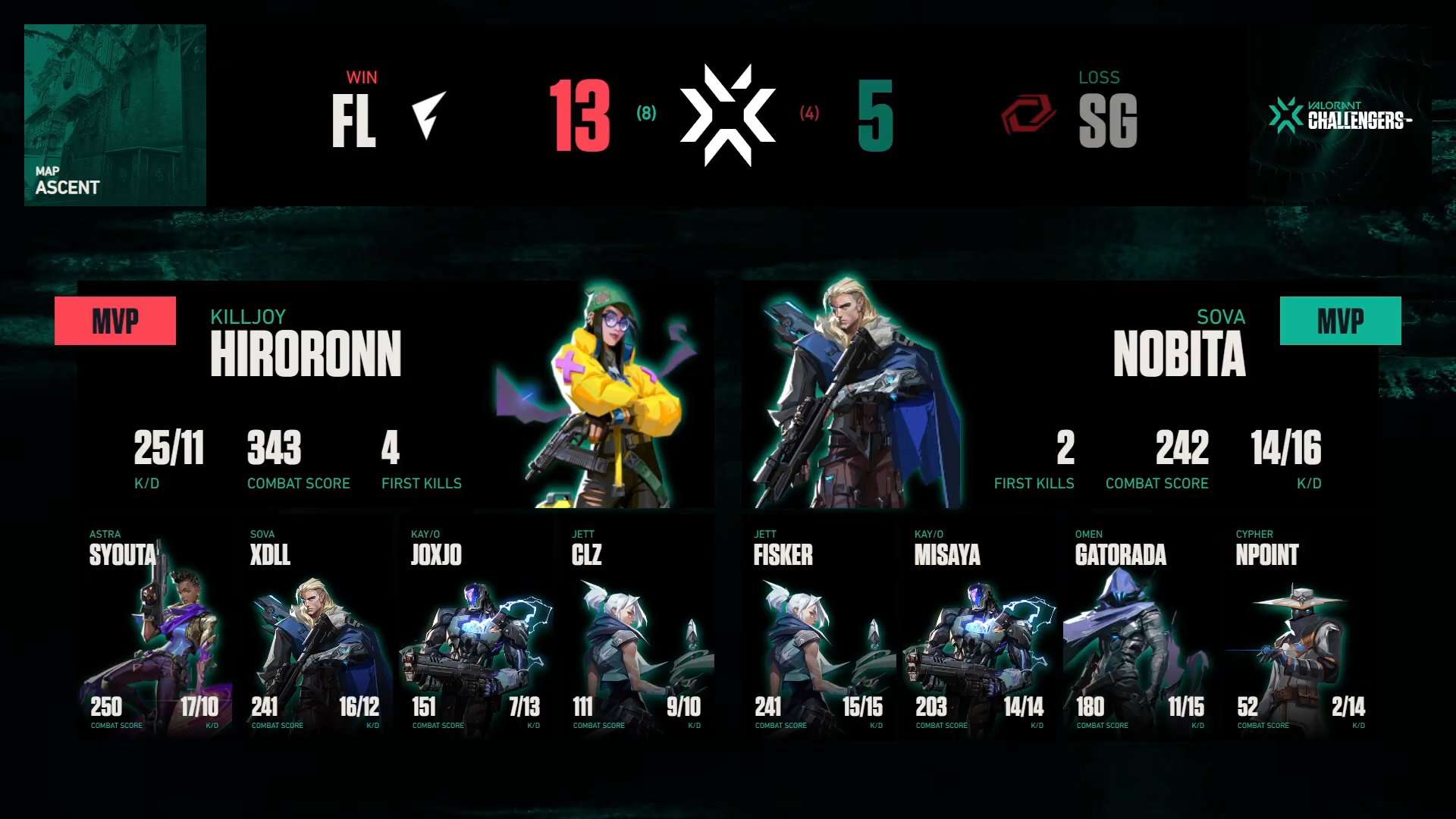The height and width of the screenshot is (819, 1456).
Task: Click the player name NOBITA
Action: point(1180,353)
